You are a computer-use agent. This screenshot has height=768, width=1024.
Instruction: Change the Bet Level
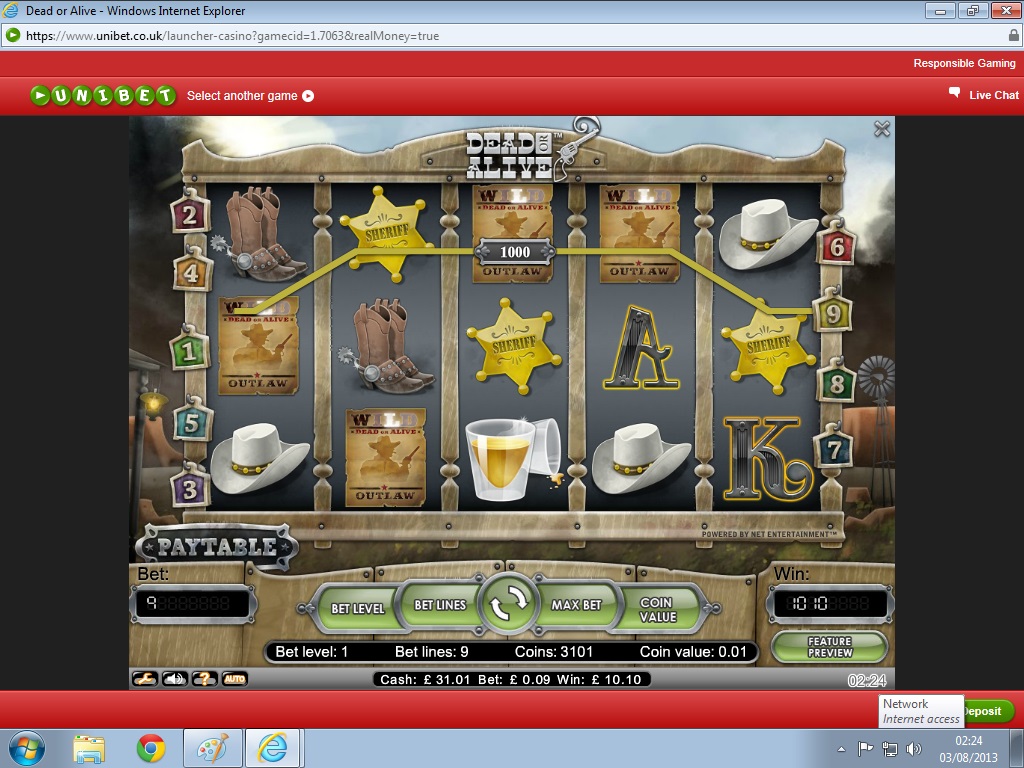(x=357, y=608)
